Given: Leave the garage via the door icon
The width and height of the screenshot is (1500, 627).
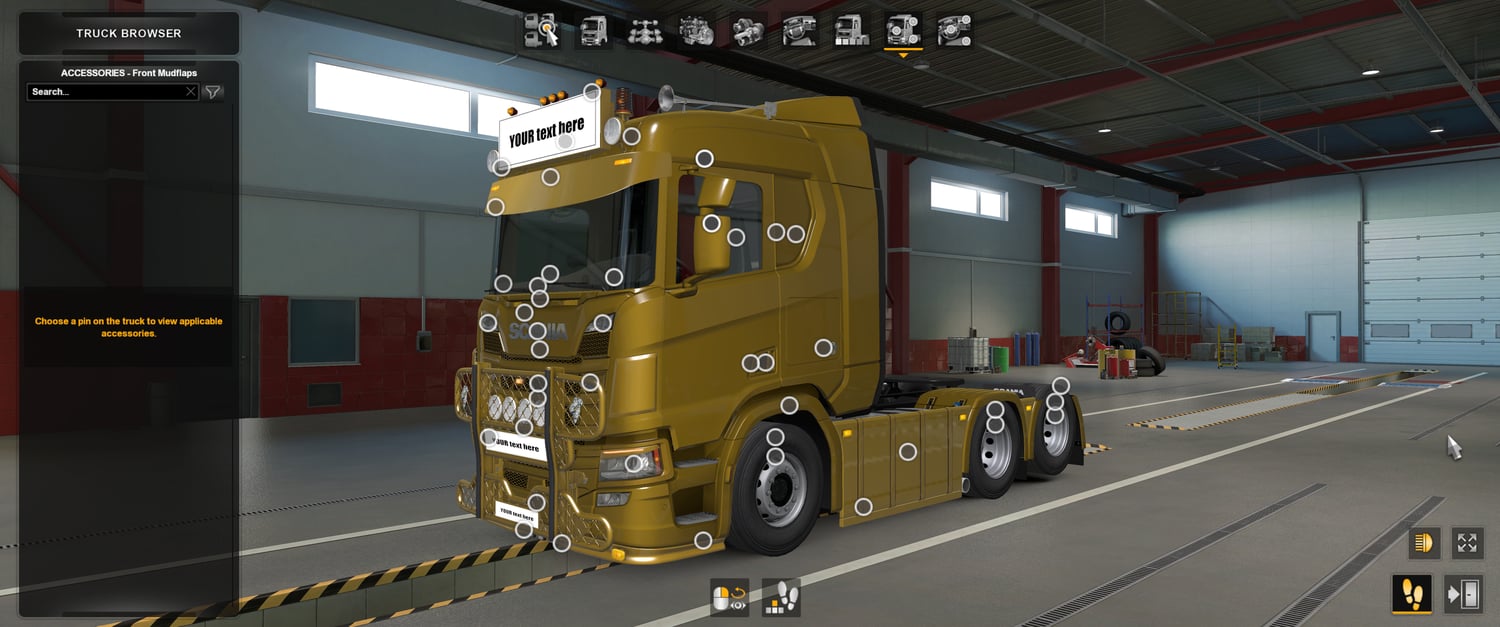Looking at the screenshot, I should pos(1463,594).
